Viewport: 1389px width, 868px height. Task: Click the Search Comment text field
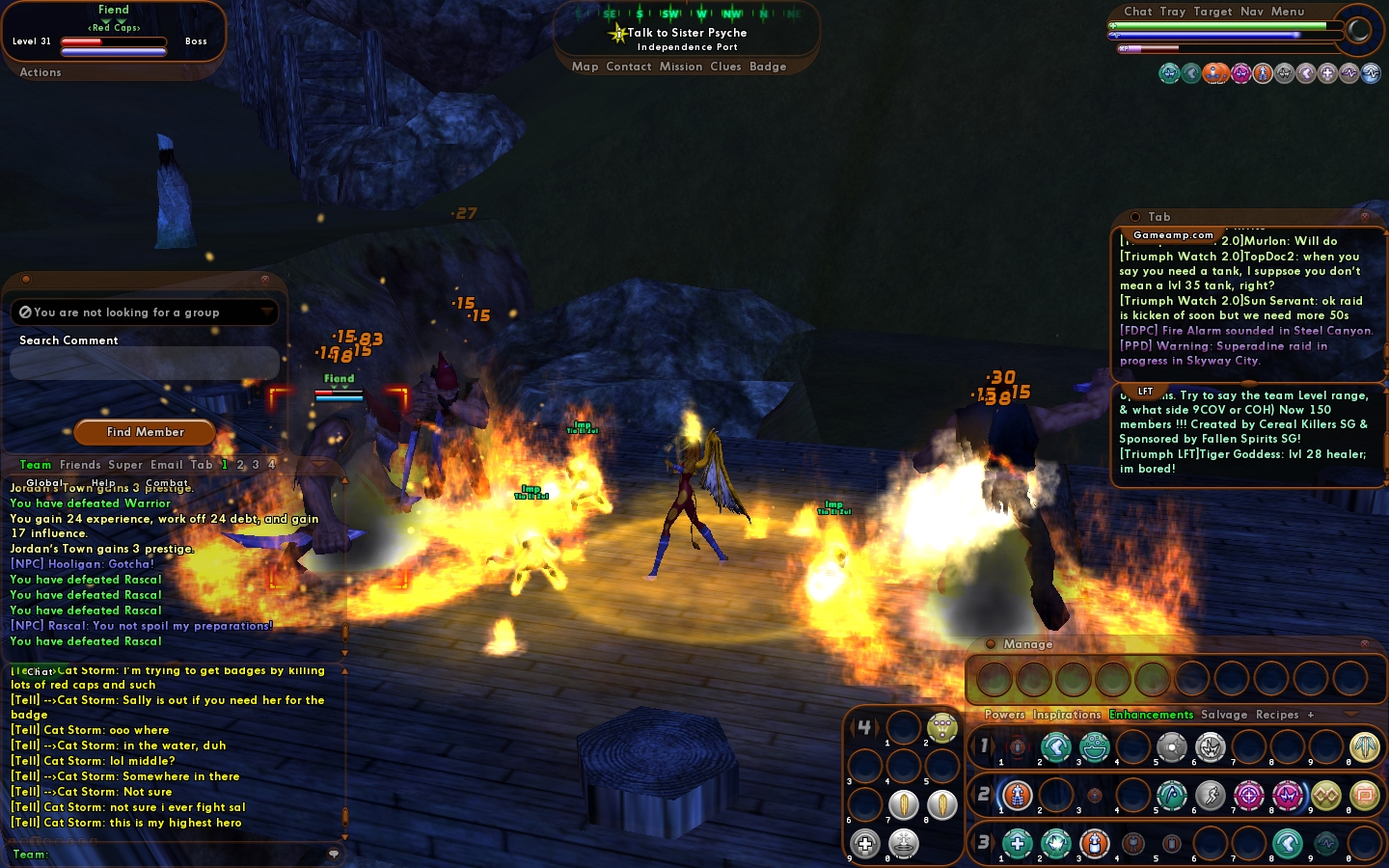tap(145, 364)
